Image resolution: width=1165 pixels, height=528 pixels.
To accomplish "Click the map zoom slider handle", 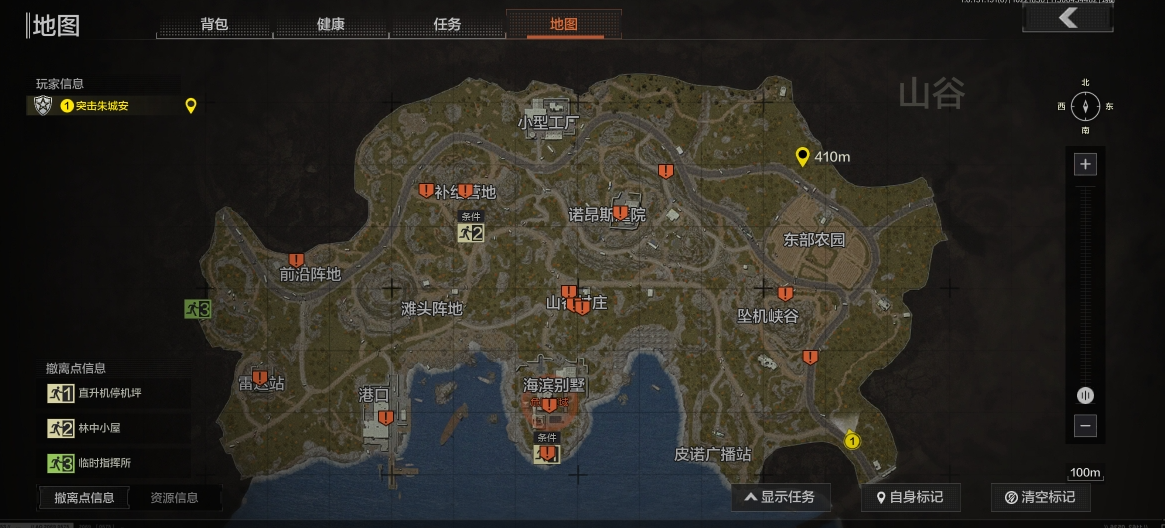I will 1085,395.
